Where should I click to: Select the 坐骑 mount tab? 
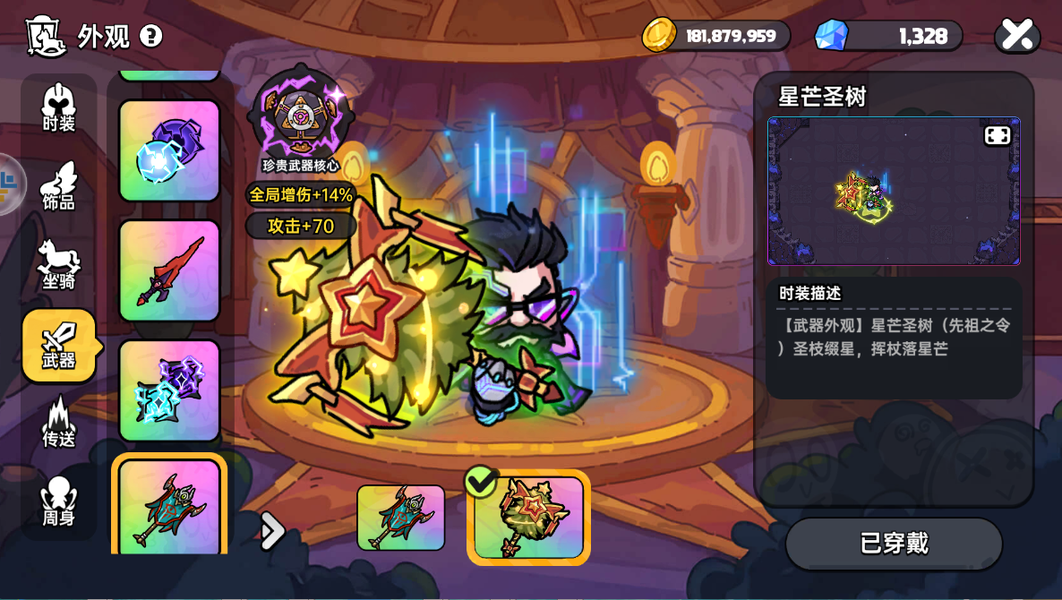tap(59, 265)
